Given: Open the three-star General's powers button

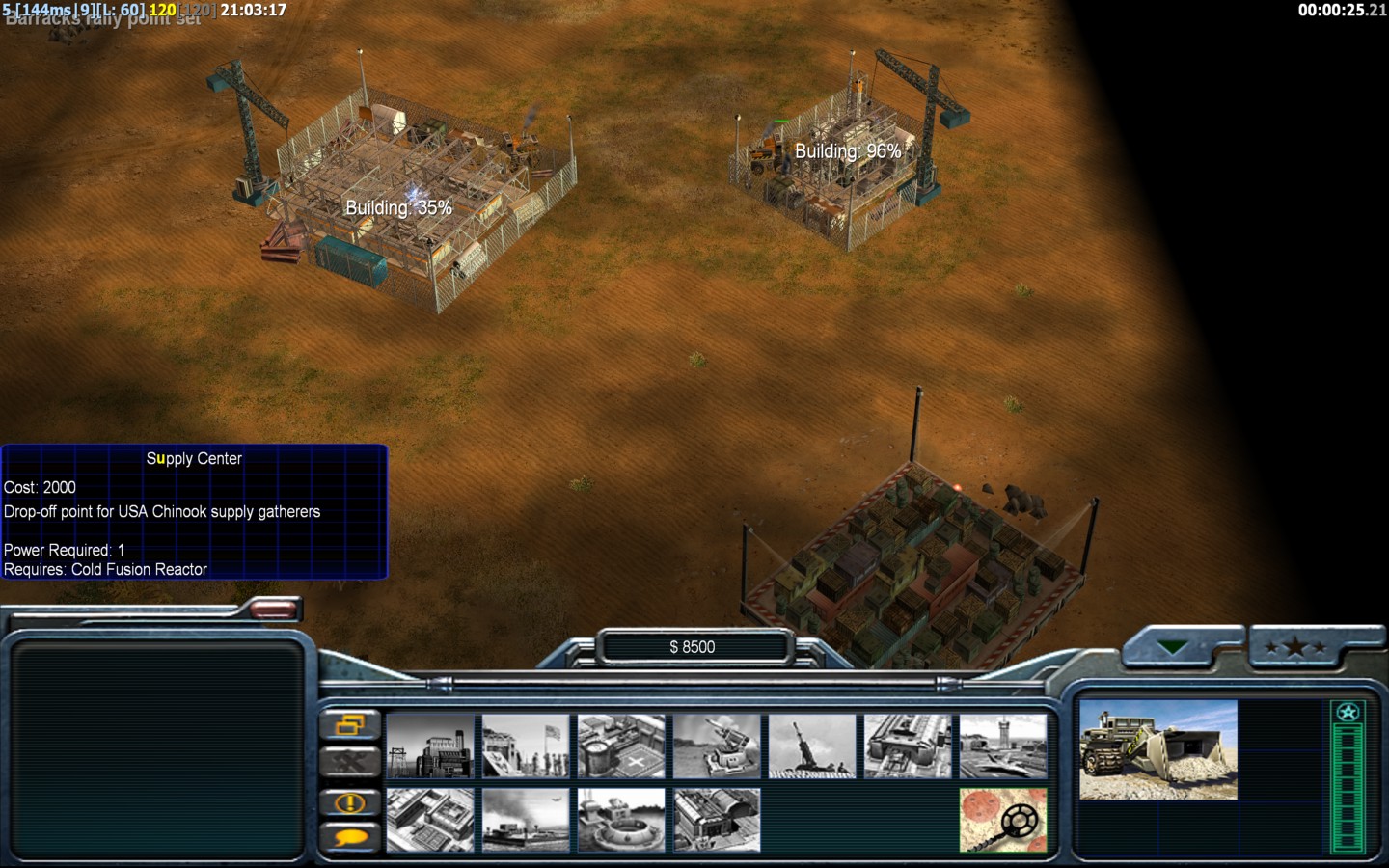Looking at the screenshot, I should click(x=1295, y=648).
